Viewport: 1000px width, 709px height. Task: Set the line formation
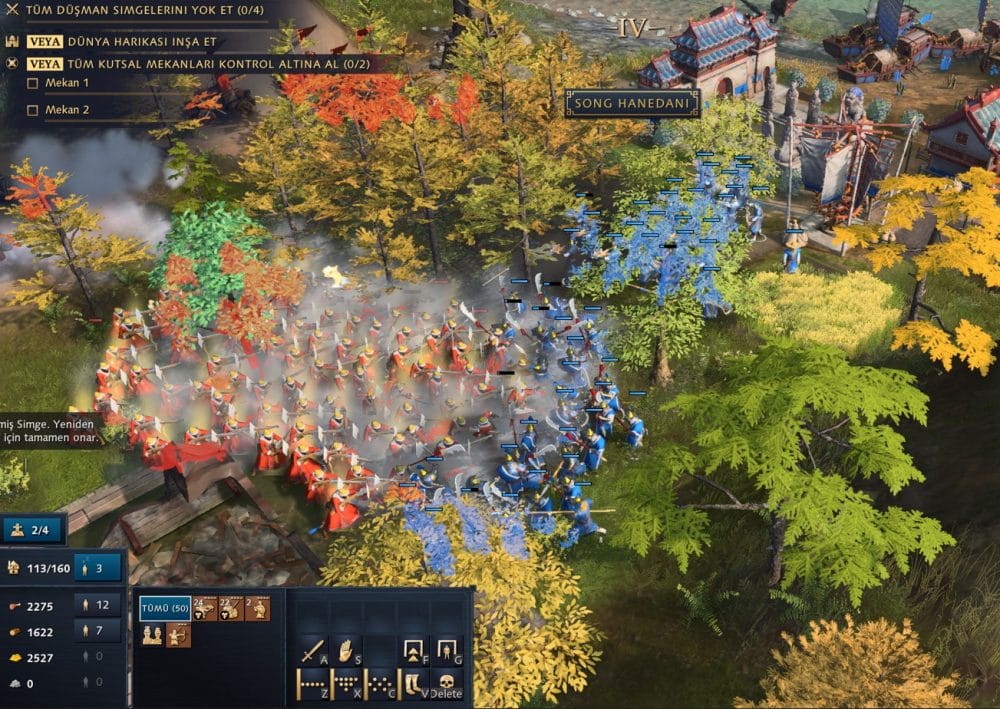point(313,685)
